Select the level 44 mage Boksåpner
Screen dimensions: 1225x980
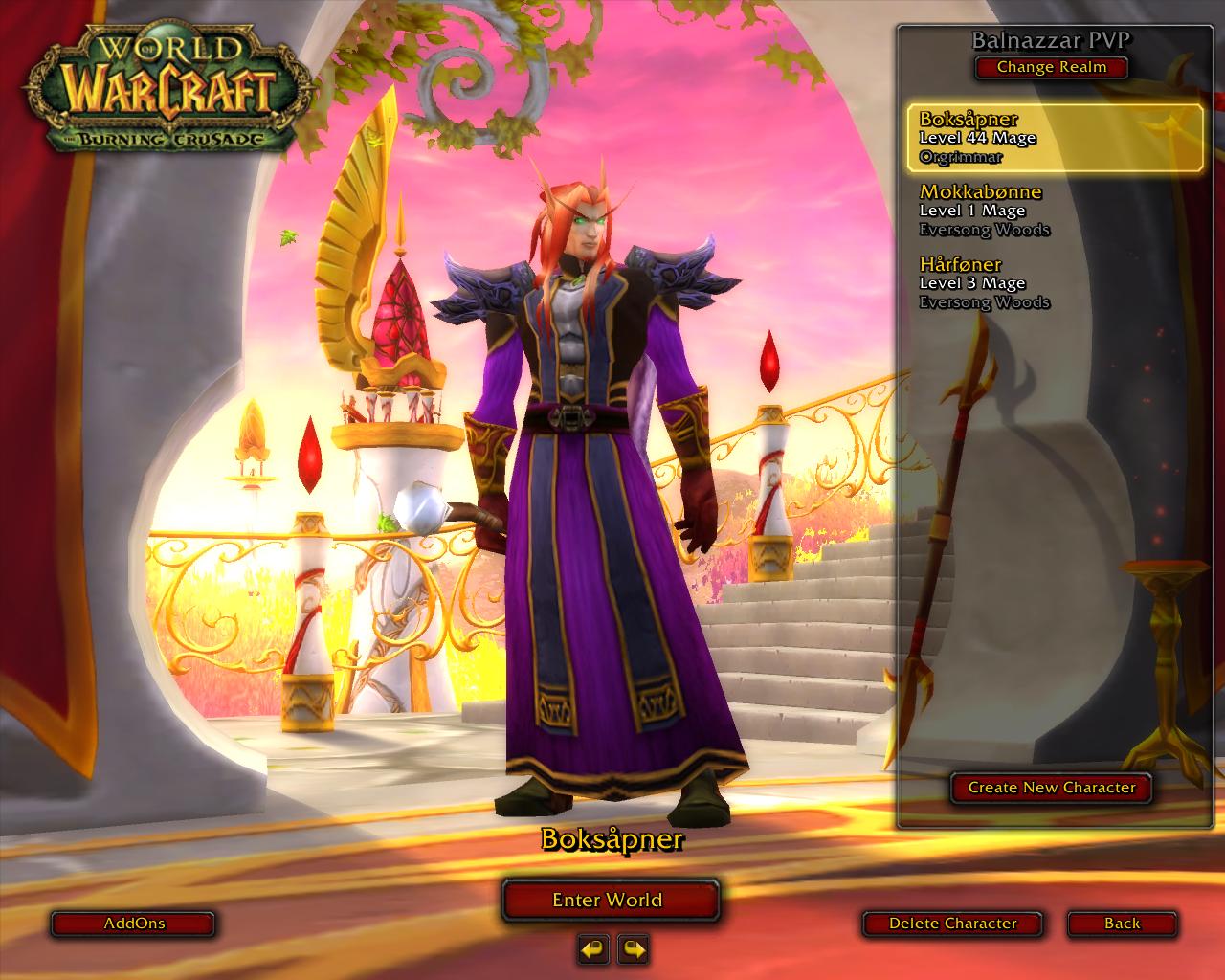(x=1055, y=138)
